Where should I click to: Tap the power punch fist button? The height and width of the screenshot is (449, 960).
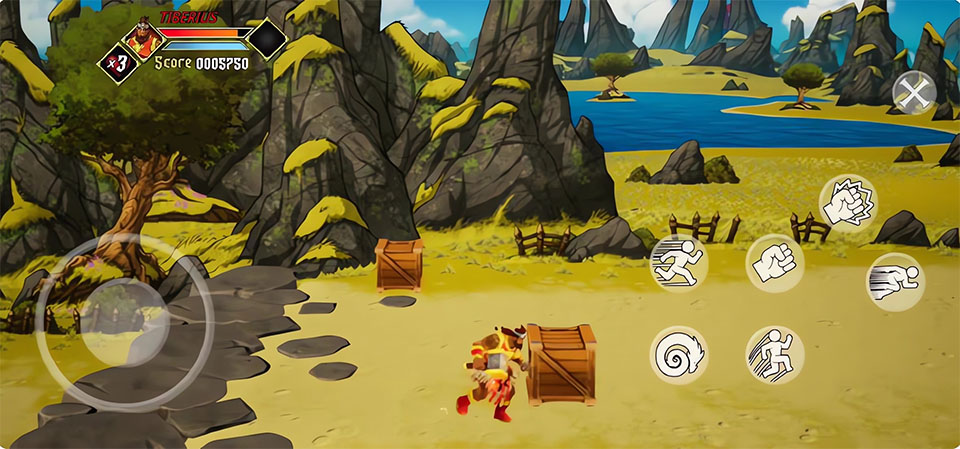point(847,202)
